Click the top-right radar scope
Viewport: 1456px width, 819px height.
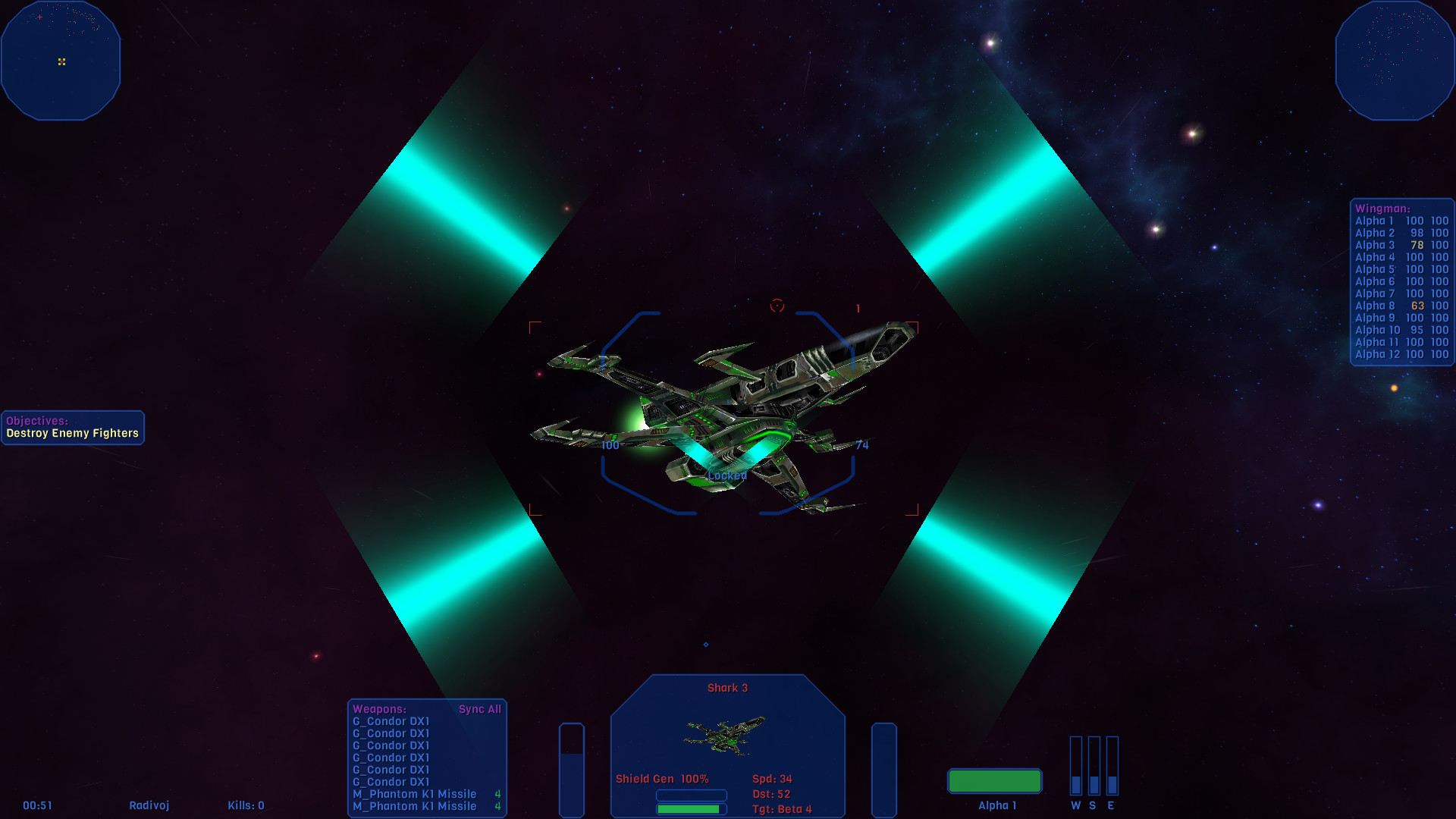tap(1395, 59)
